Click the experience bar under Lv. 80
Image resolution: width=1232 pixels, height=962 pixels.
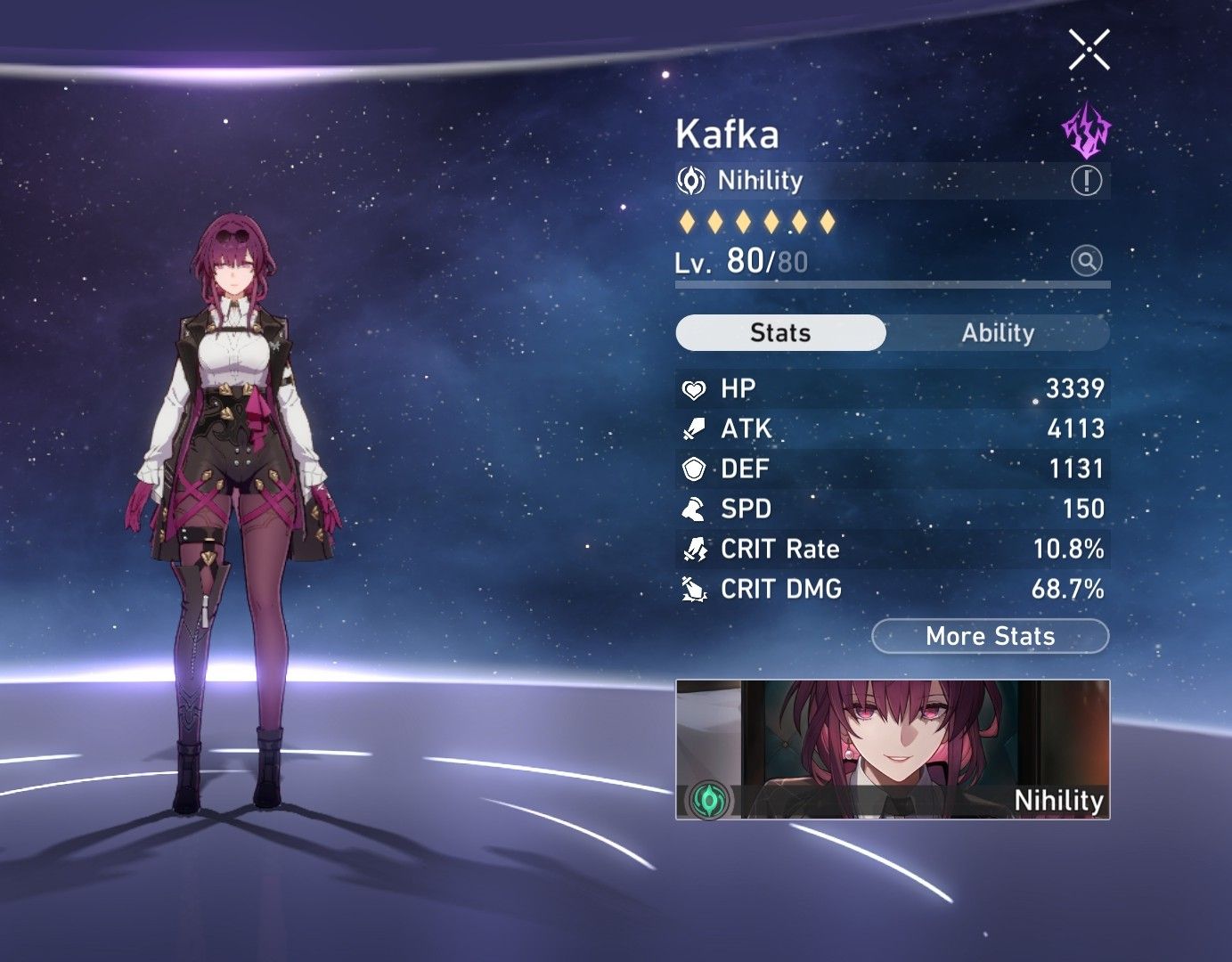click(x=891, y=282)
